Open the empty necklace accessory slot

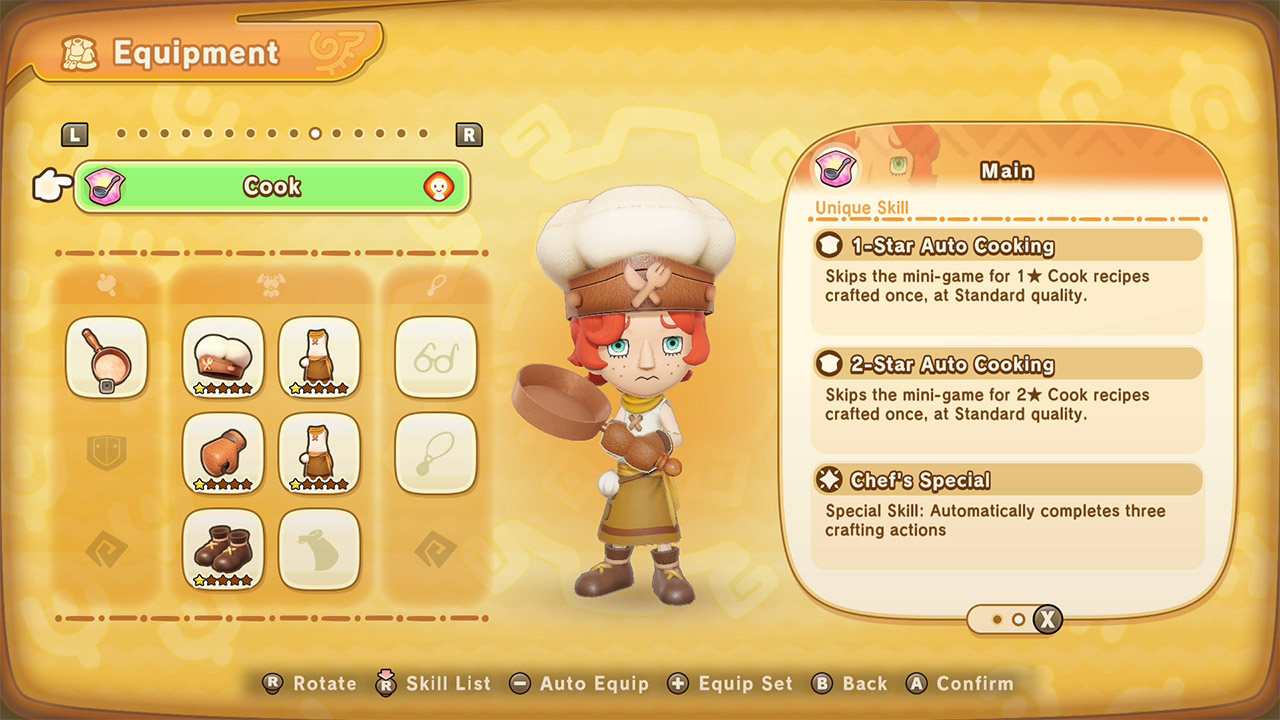click(435, 453)
